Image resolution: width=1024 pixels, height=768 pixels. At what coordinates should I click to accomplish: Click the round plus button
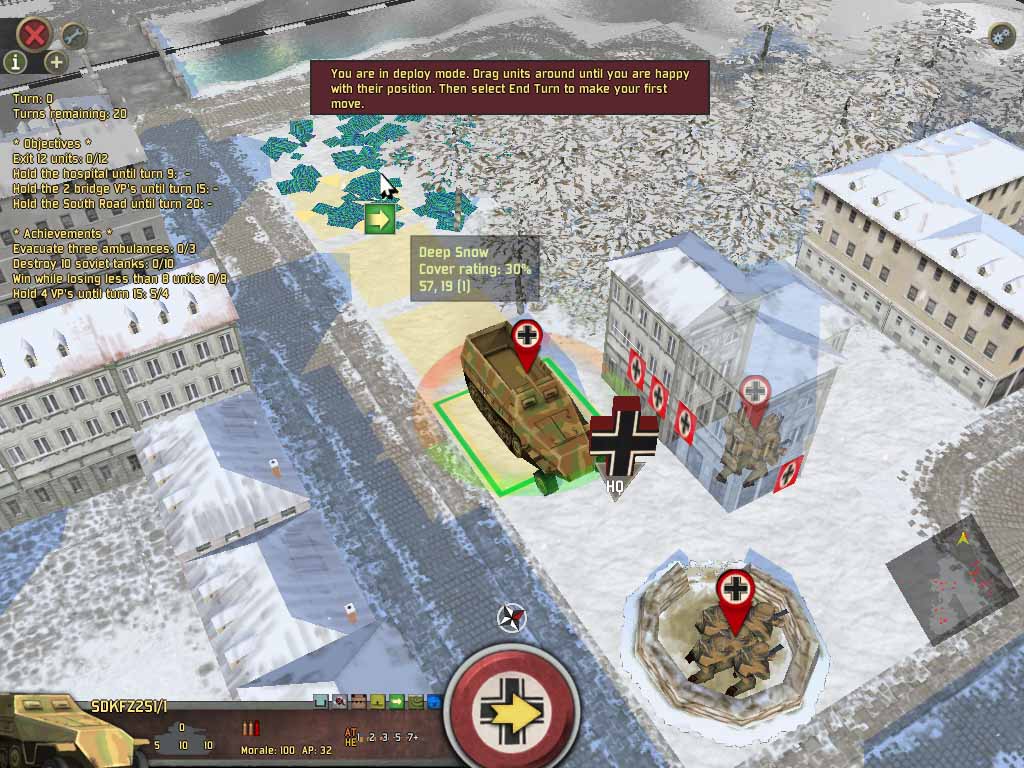[56, 62]
